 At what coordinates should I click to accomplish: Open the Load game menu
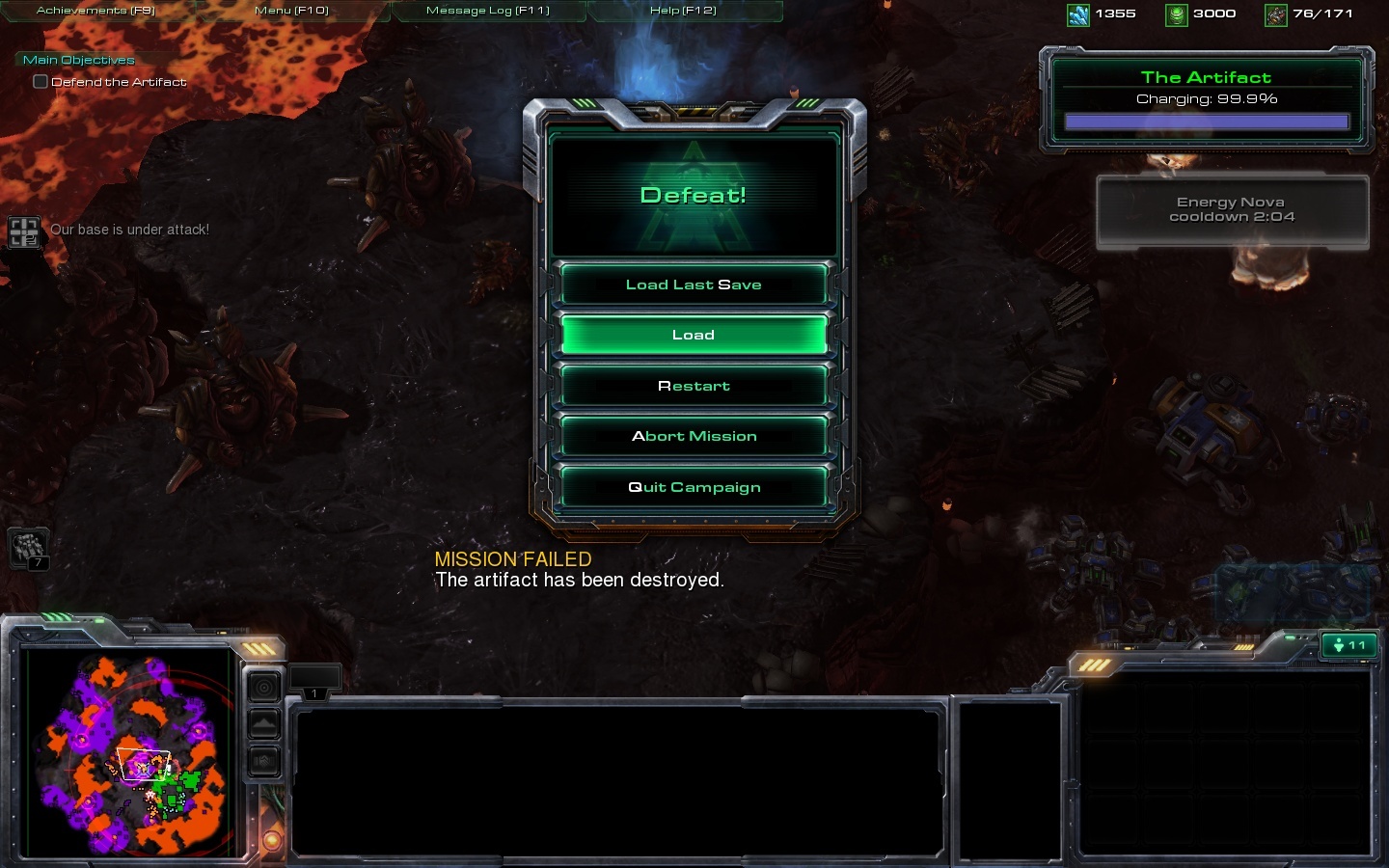click(x=694, y=335)
